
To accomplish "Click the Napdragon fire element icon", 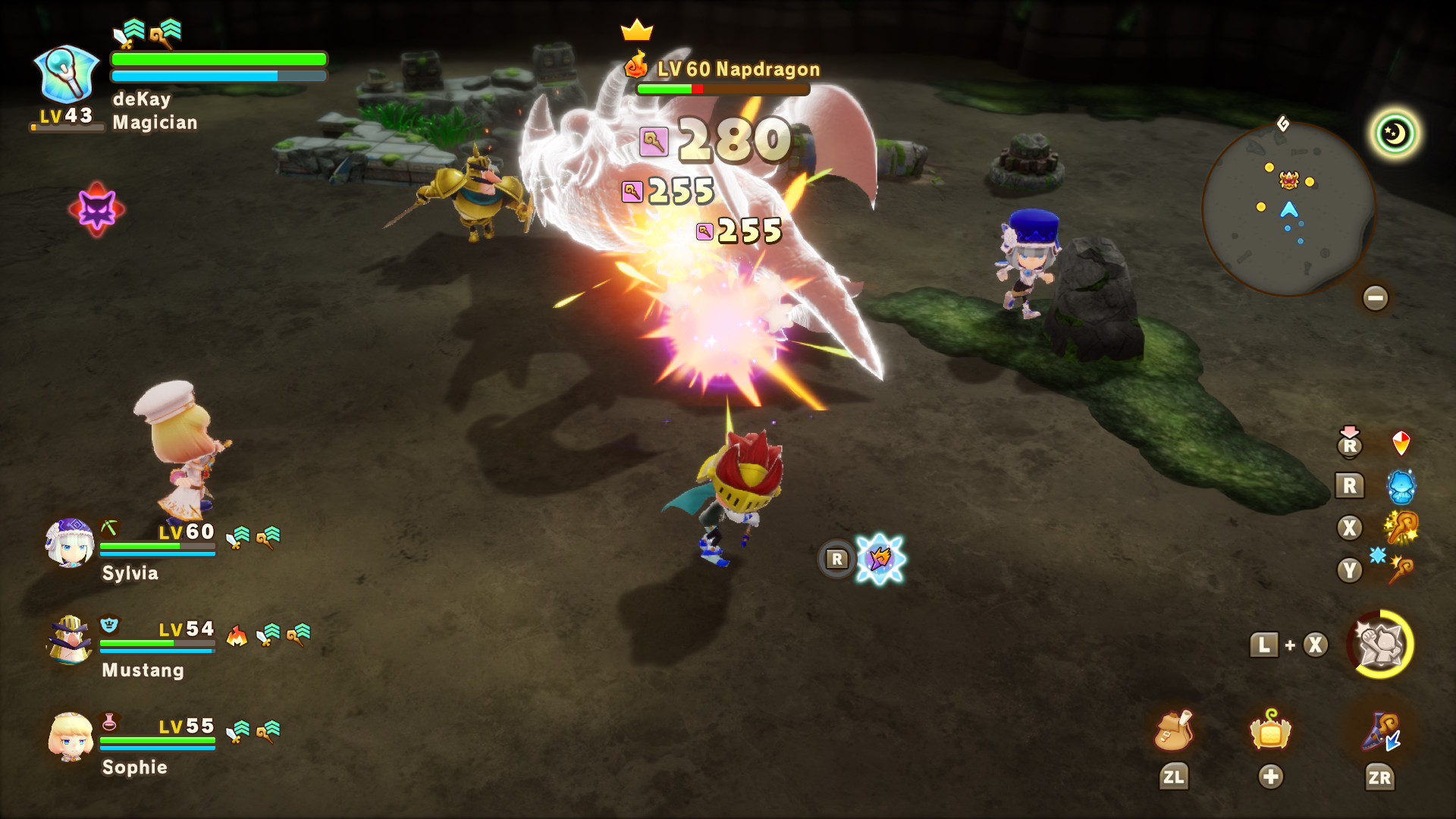I will [635, 65].
